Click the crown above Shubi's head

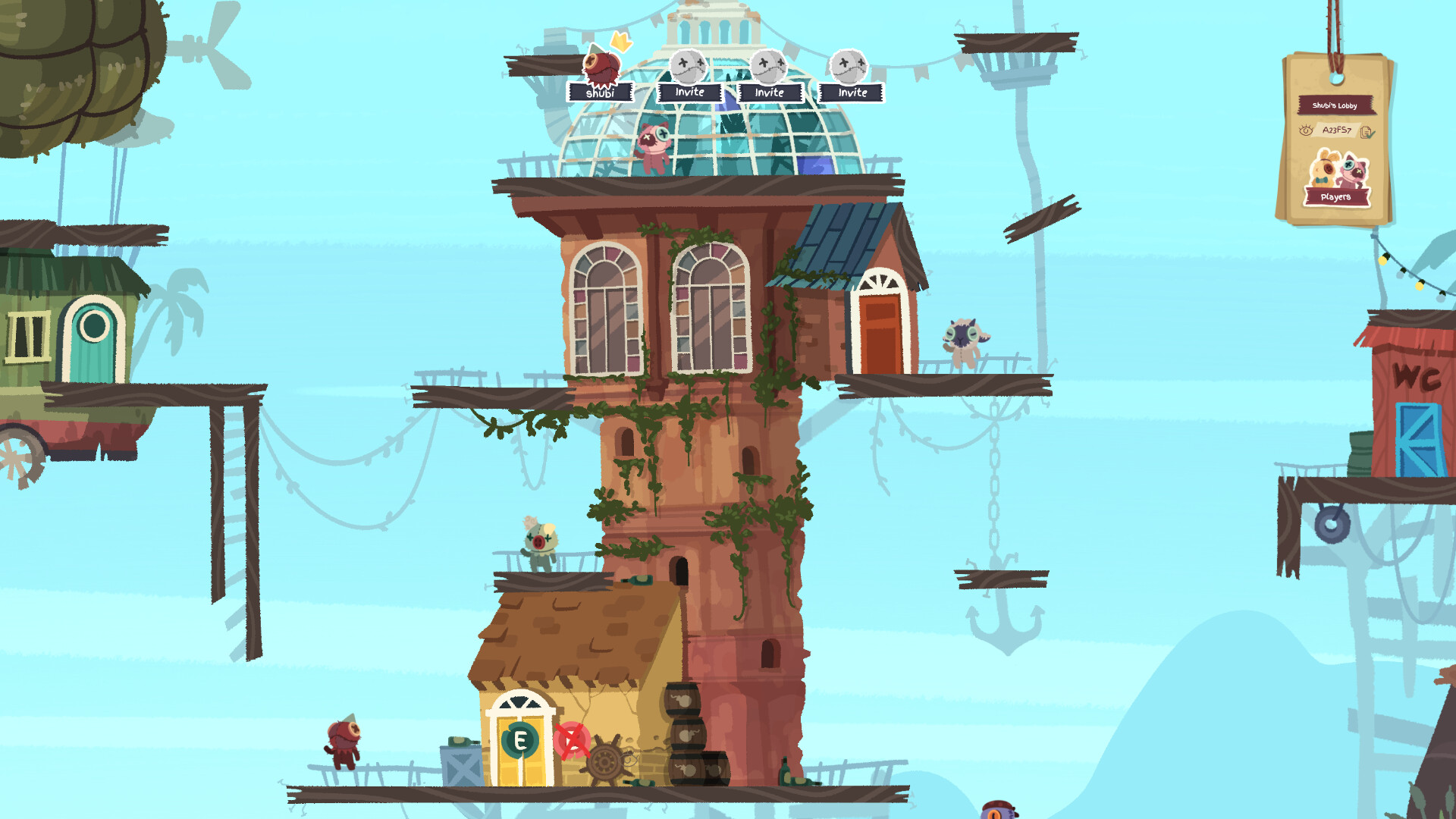[620, 42]
